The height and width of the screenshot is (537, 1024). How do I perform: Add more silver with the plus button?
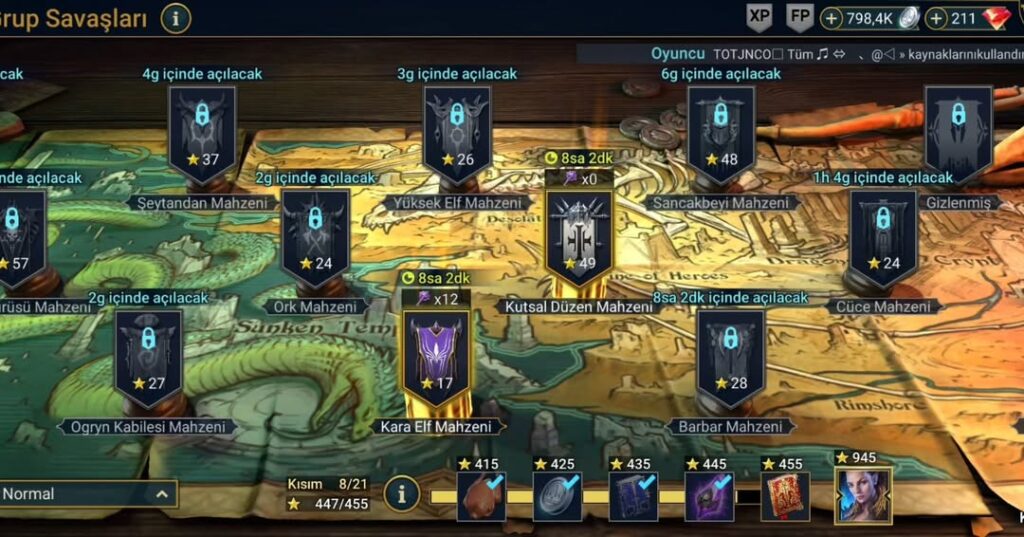tap(832, 18)
